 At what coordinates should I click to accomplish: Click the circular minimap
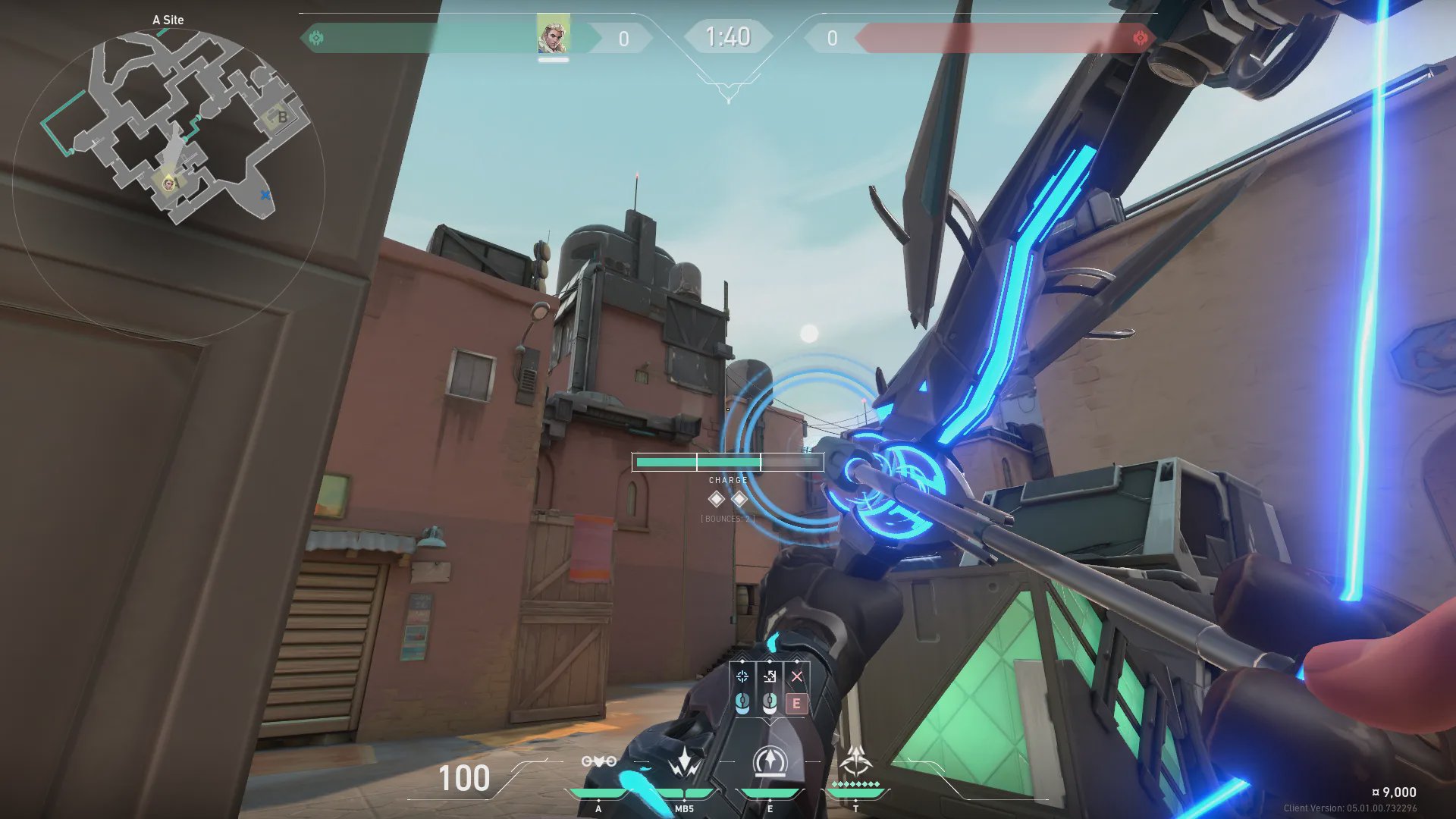click(168, 182)
